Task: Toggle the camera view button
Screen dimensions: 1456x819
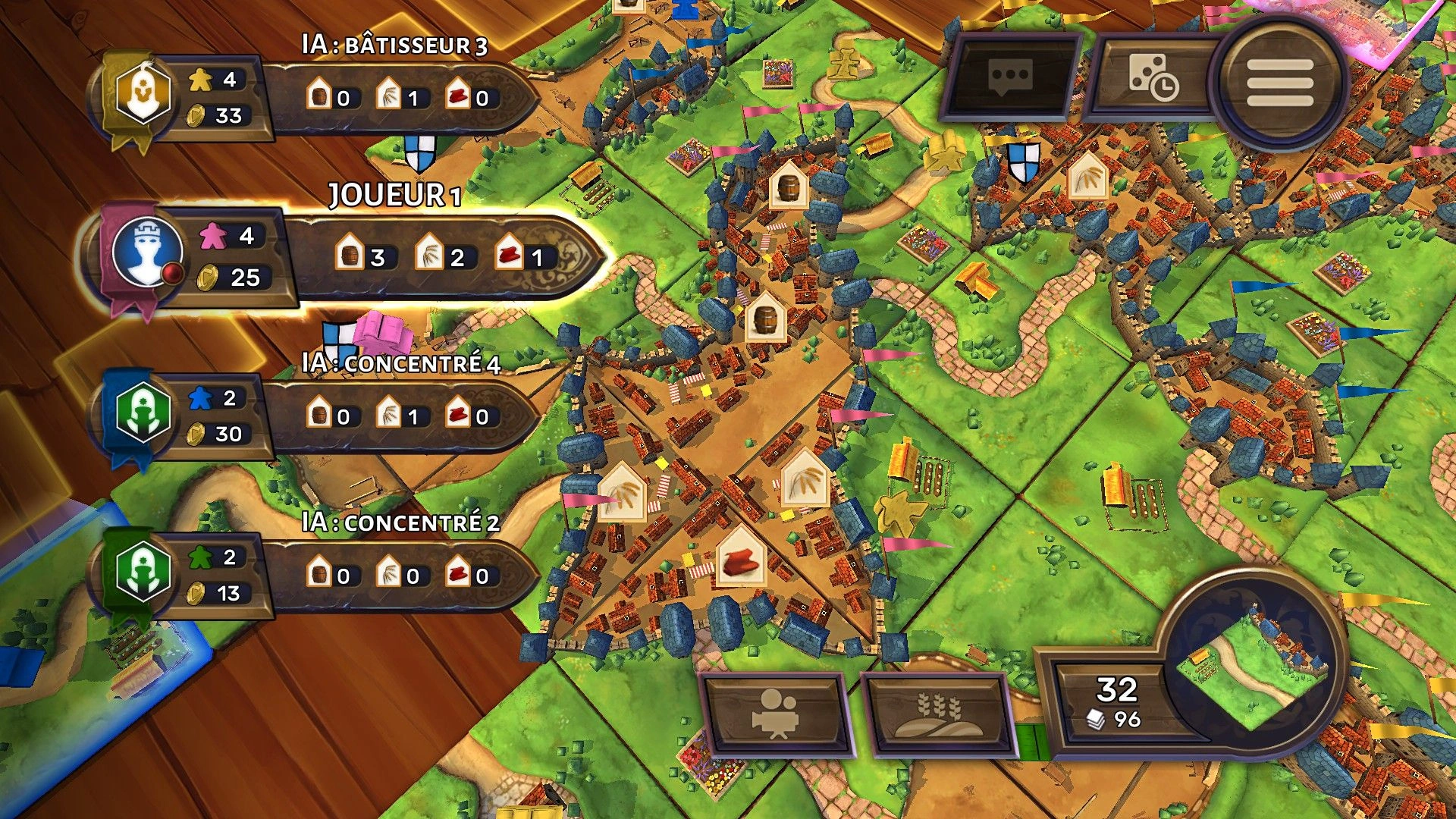Action: coord(775,714)
